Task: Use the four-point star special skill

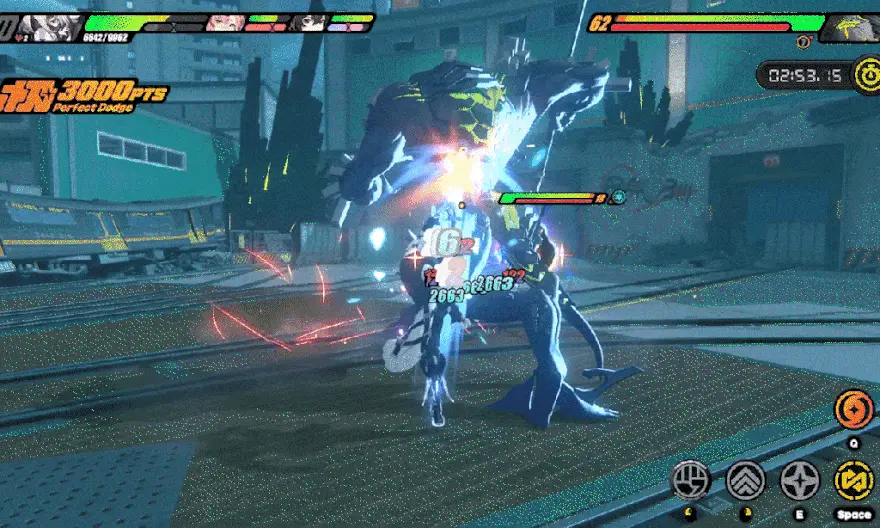Action: pos(800,480)
